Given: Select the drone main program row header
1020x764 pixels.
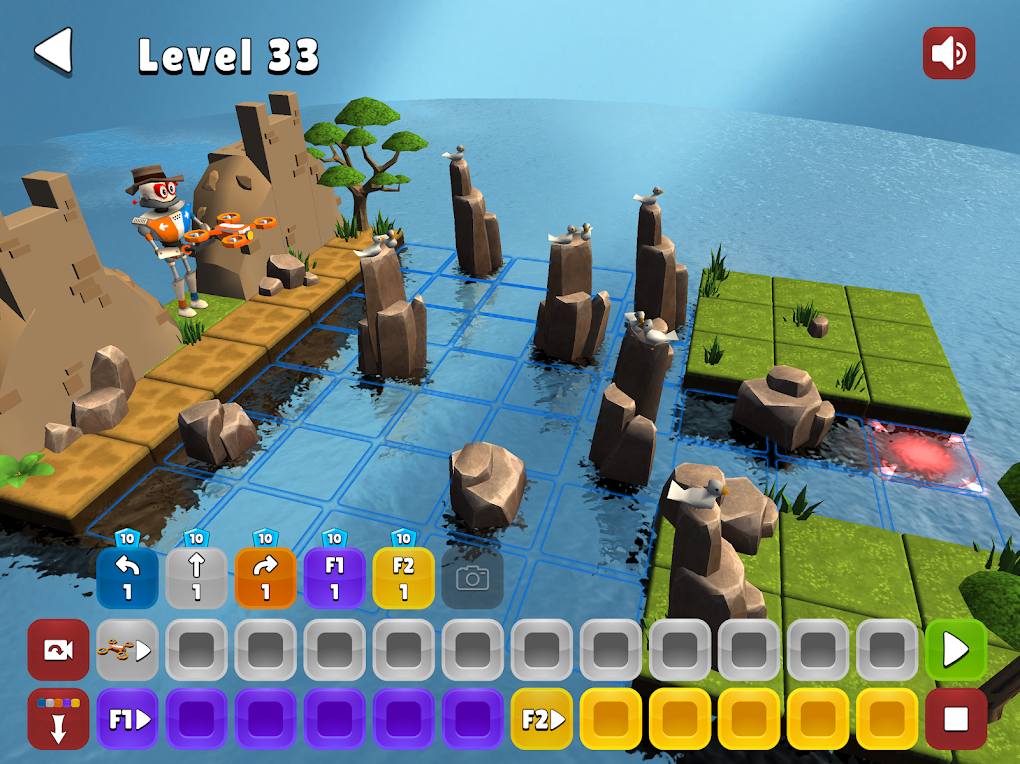Looking at the screenshot, I should (x=127, y=650).
